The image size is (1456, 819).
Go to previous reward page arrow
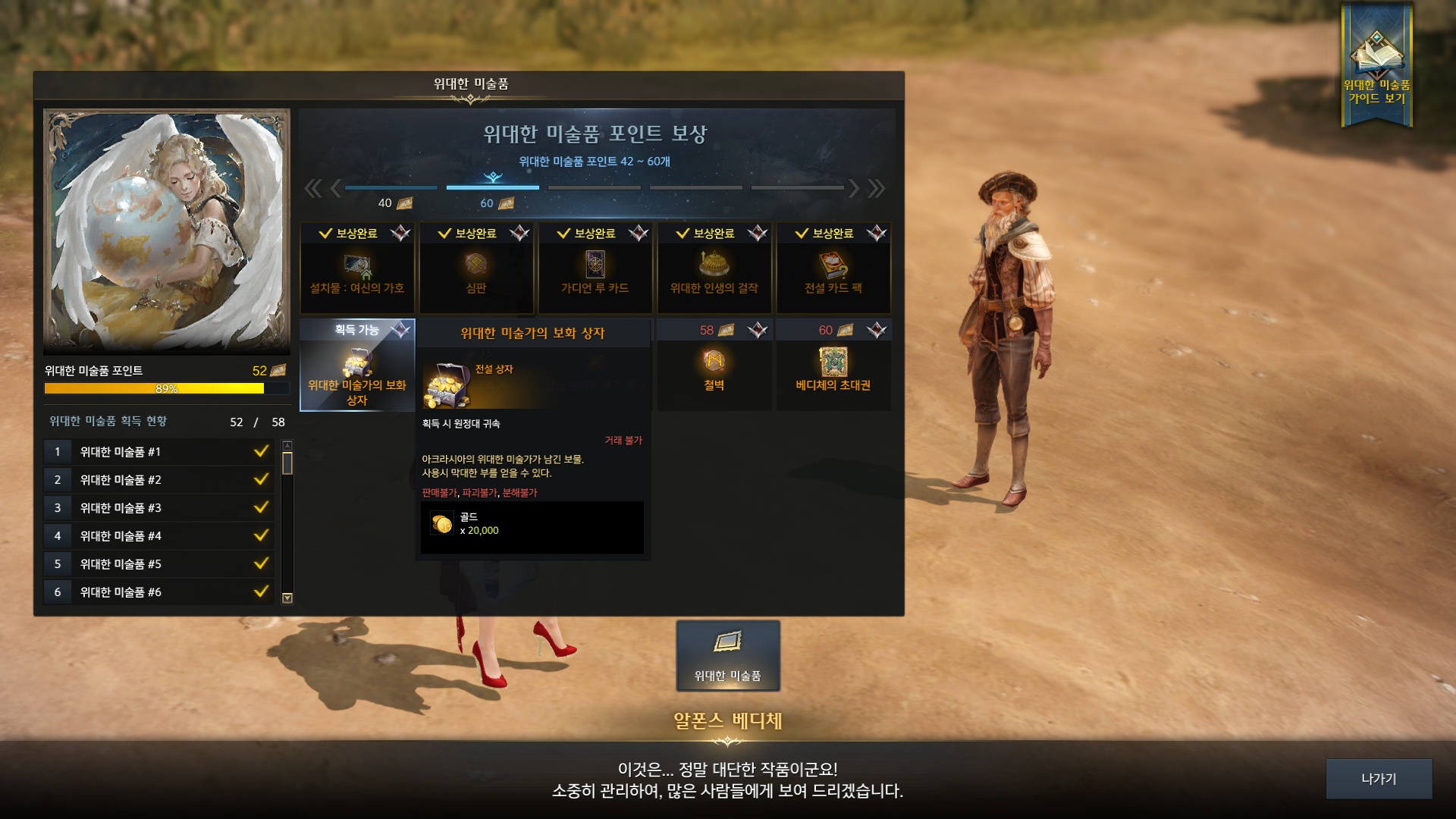(334, 188)
